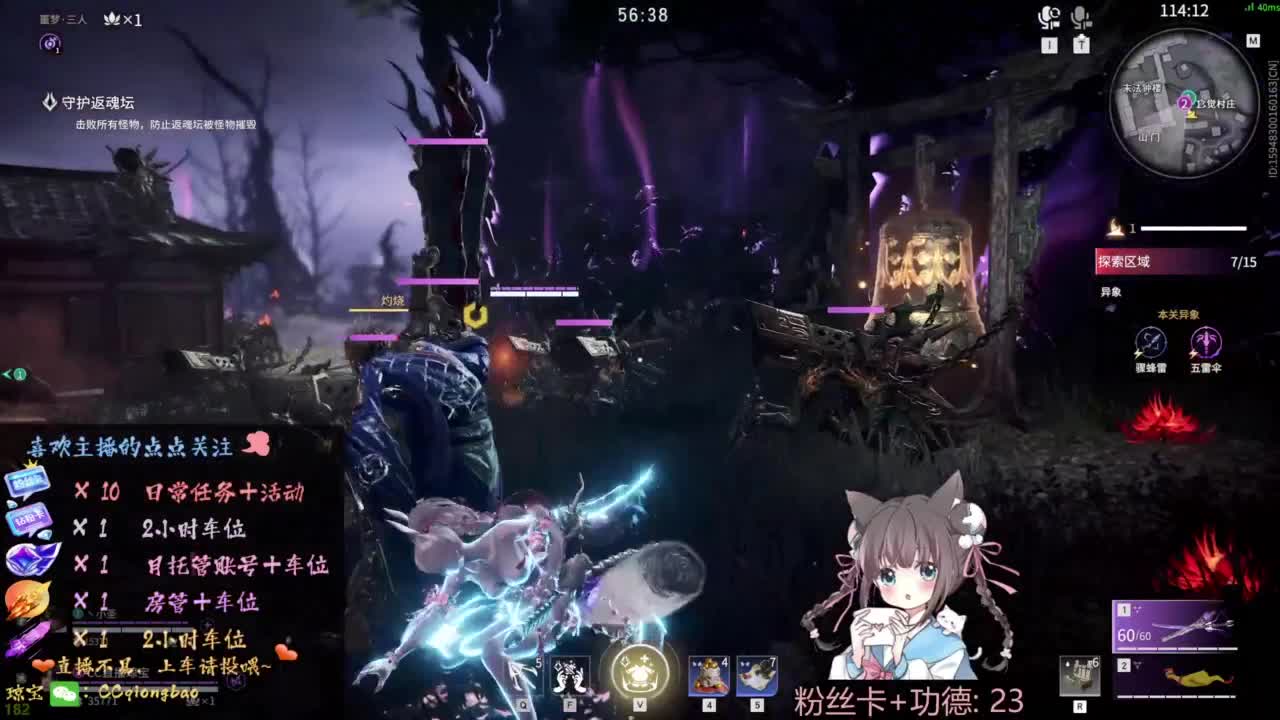Select the food item in slot 4
This screenshot has height=720, width=1280.
[706, 675]
